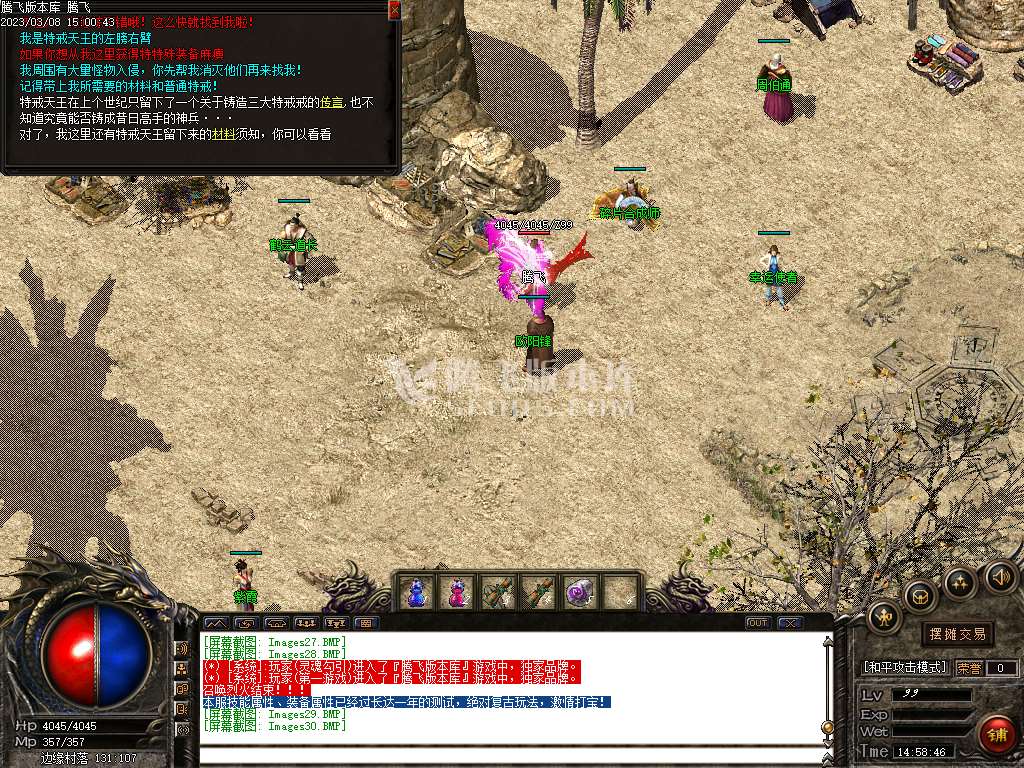Screen dimensions: 1024x768
Task: Use the pink potion in the hotbar
Action: [x=457, y=592]
